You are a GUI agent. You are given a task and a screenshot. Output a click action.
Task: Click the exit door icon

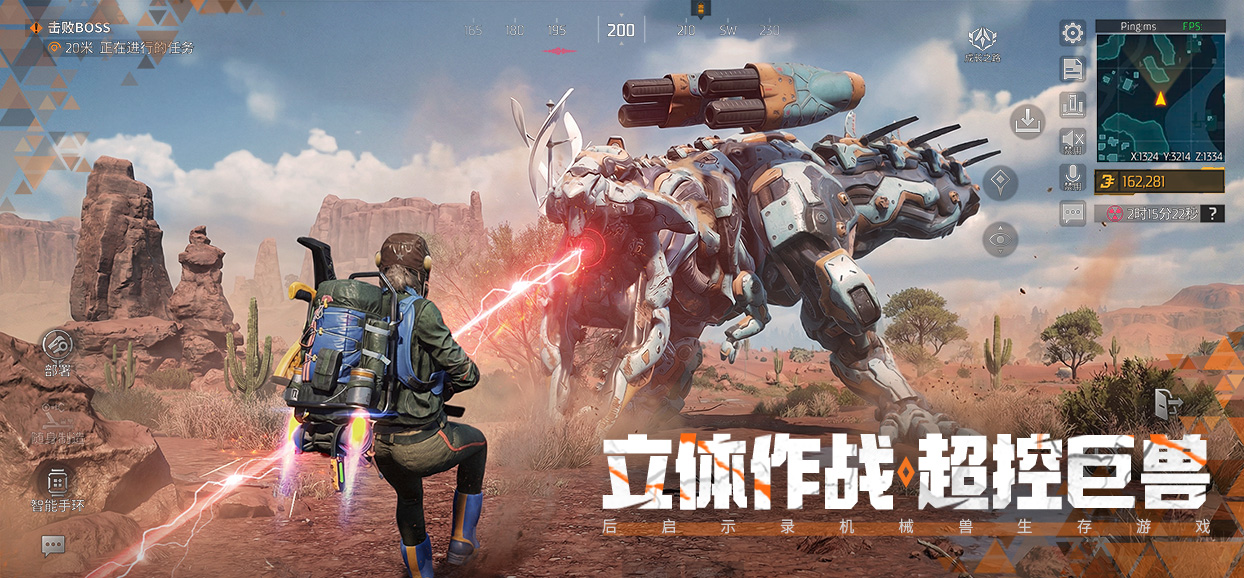click(1167, 403)
